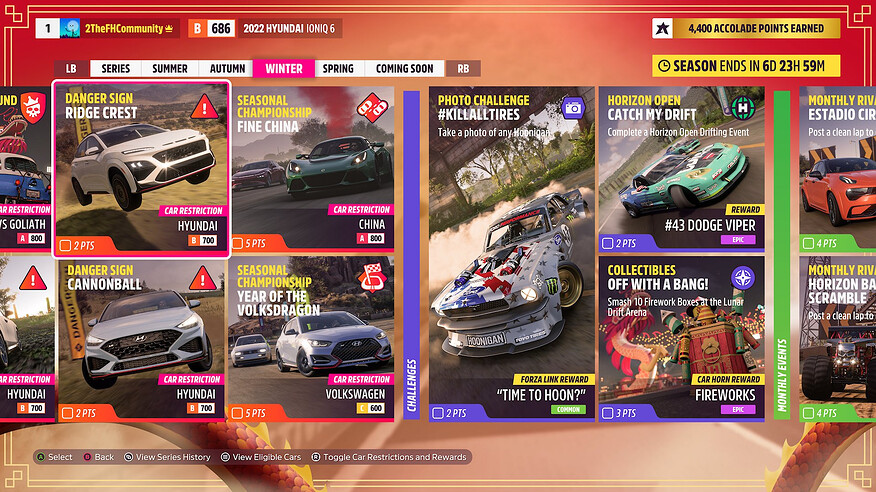The image size is (876, 492).
Task: Open the Cannonball Danger Sign event
Action: (141, 340)
